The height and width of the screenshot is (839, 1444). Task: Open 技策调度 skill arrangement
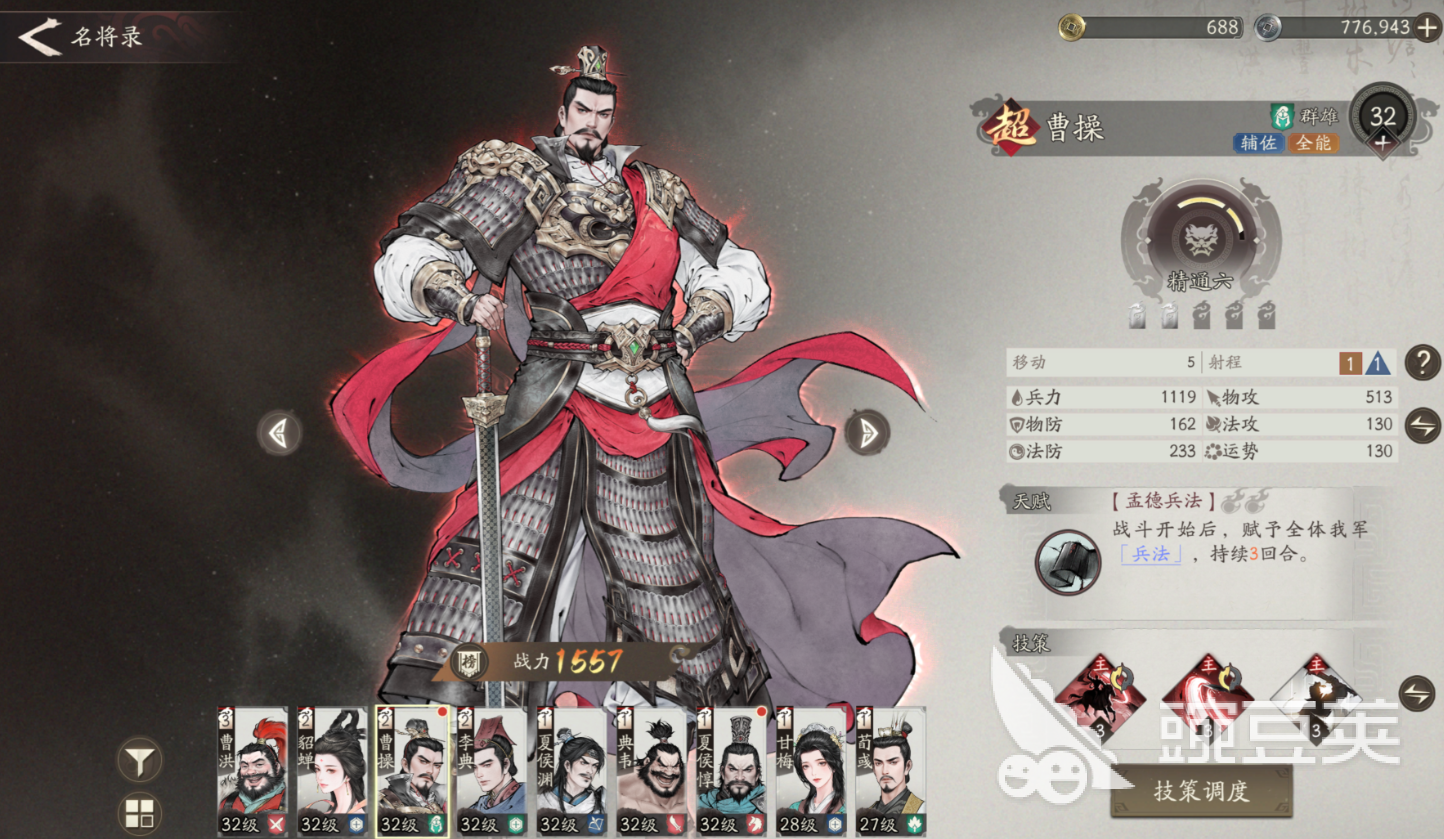pyautogui.click(x=1200, y=791)
